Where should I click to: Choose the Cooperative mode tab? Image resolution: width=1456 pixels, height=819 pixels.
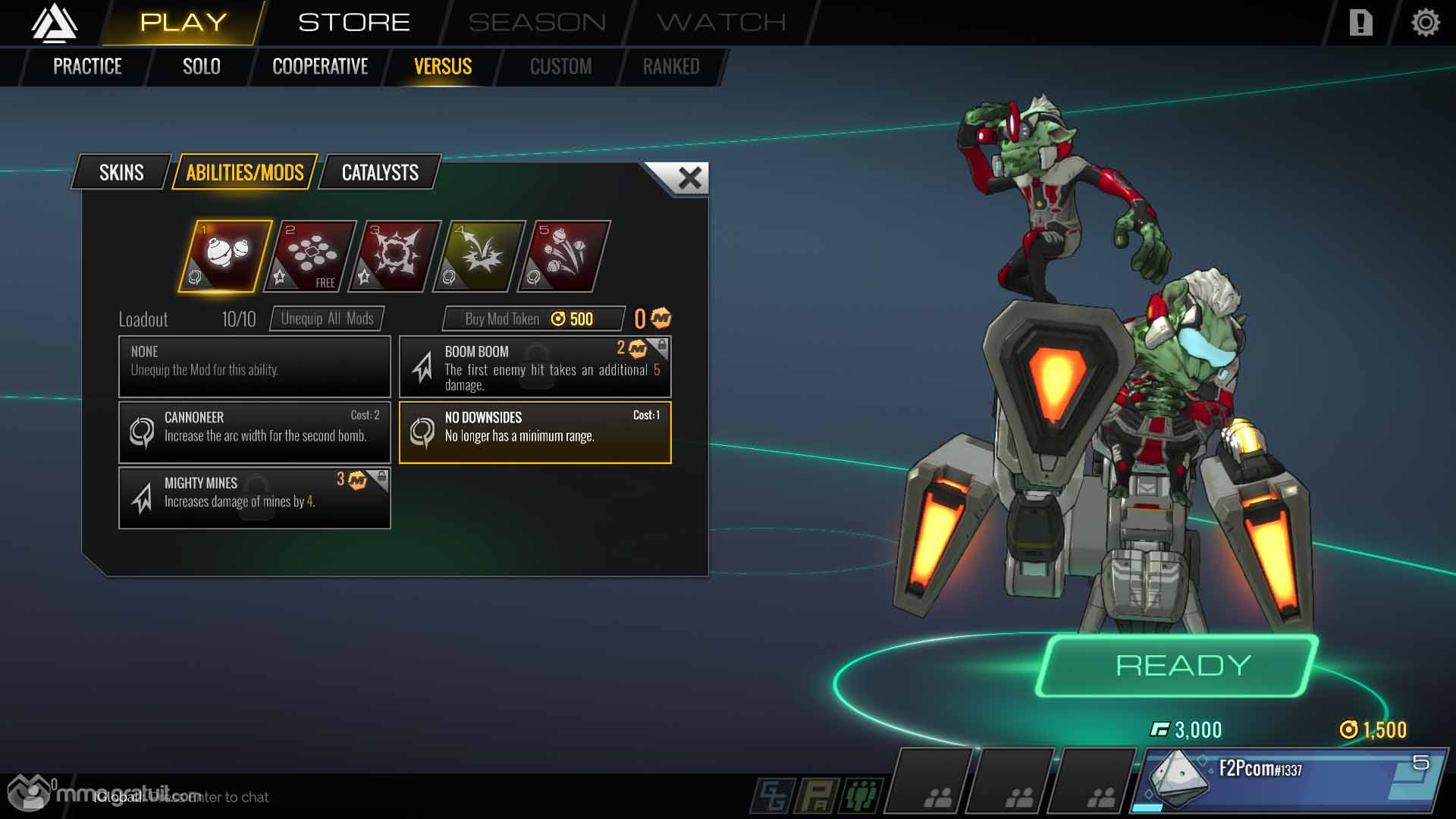tap(320, 67)
